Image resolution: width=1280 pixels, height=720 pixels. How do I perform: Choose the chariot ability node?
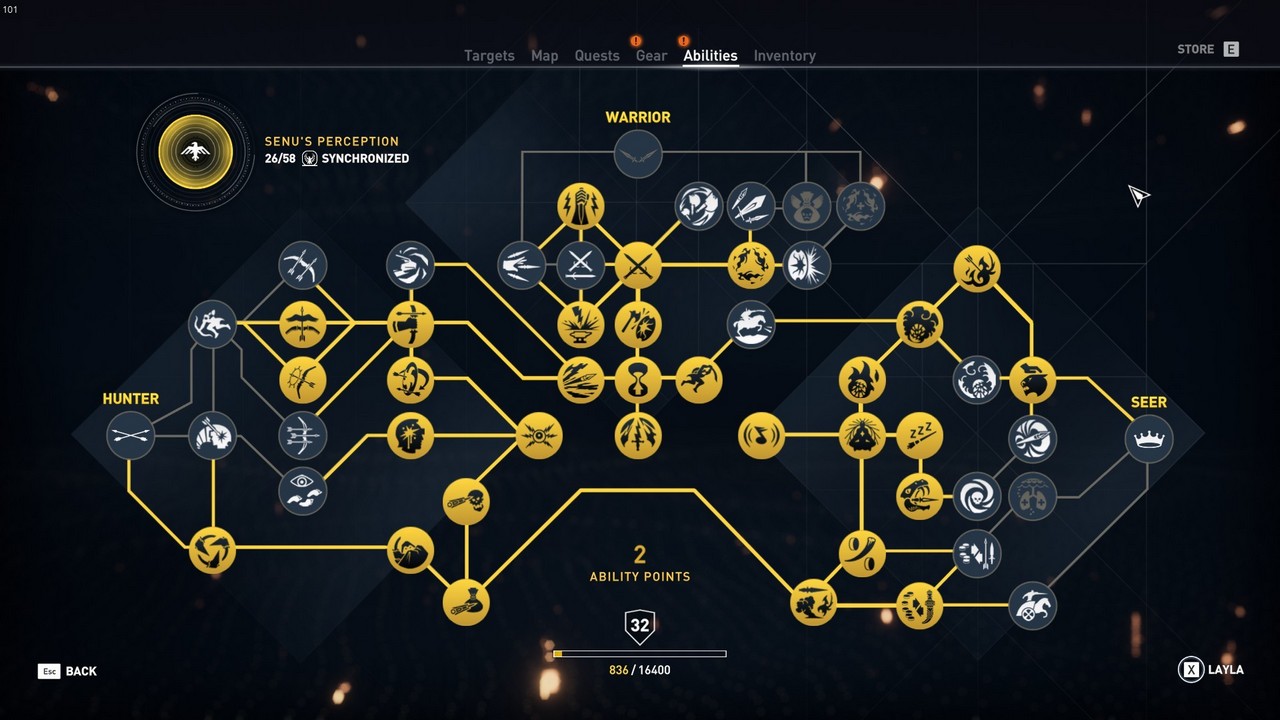pos(1032,605)
